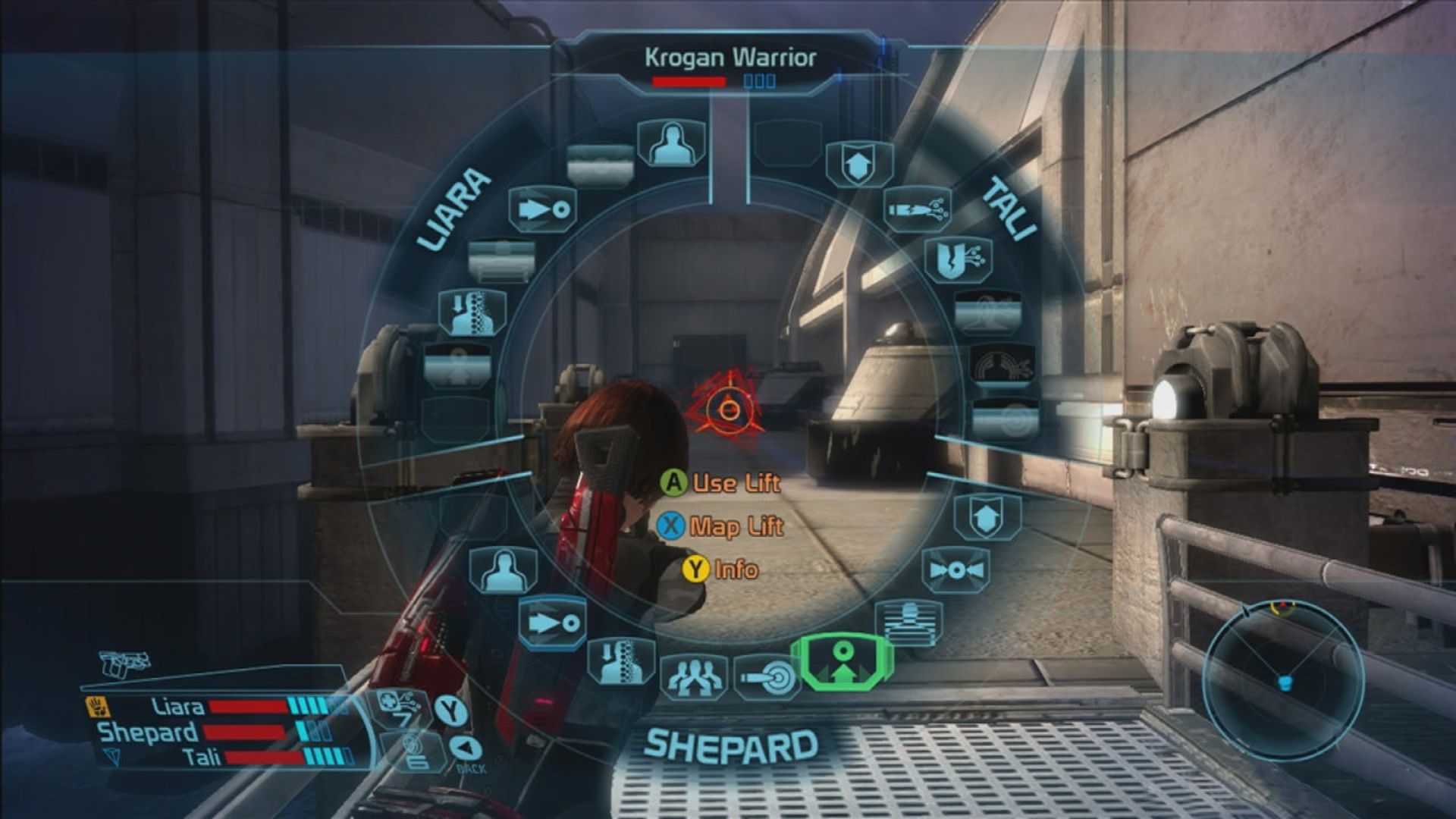Screen dimensions: 1456x819
Task: Choose Shepard's silhouette power icon
Action: pos(504,570)
